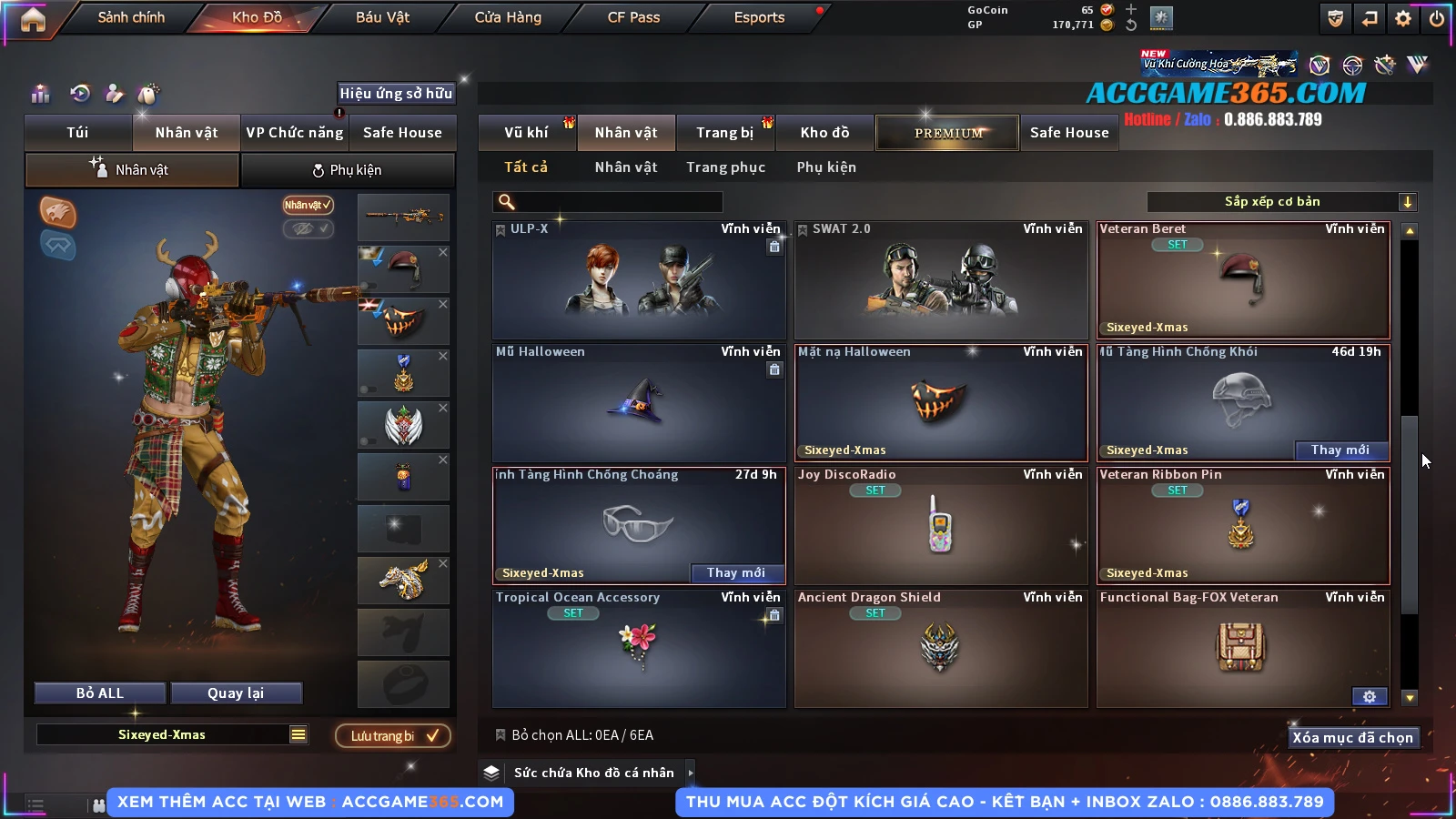Open settings with the gear icon
This screenshot has width=1456, height=819.
click(1403, 18)
